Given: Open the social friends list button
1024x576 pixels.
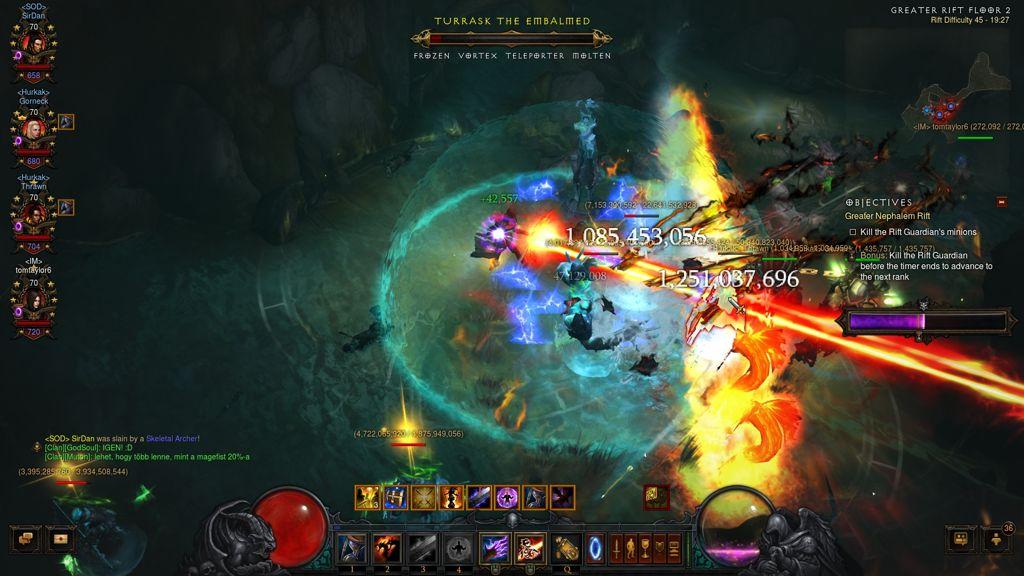Looking at the screenshot, I should pos(960,539).
